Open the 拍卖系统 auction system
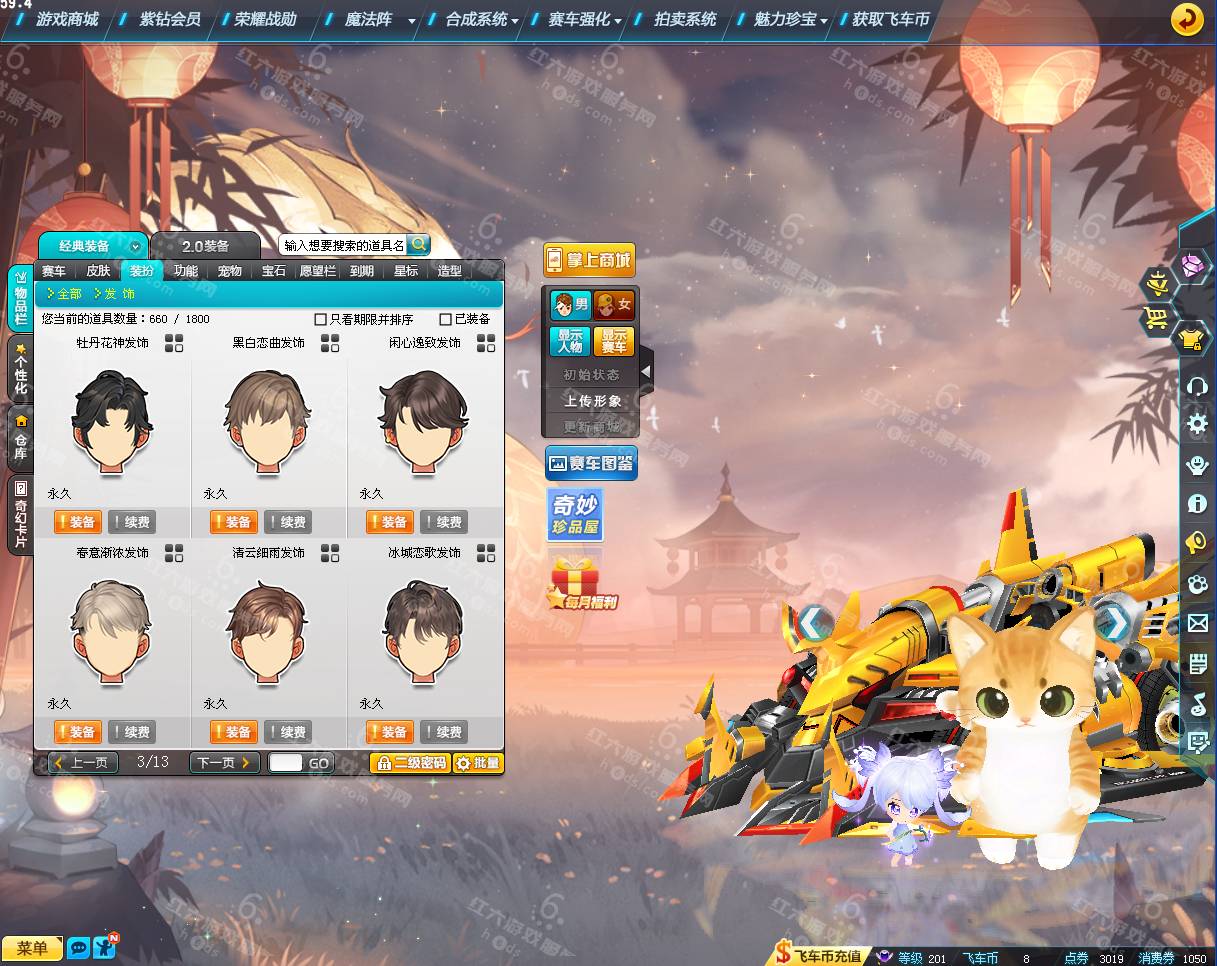This screenshot has width=1217, height=966. tap(685, 19)
